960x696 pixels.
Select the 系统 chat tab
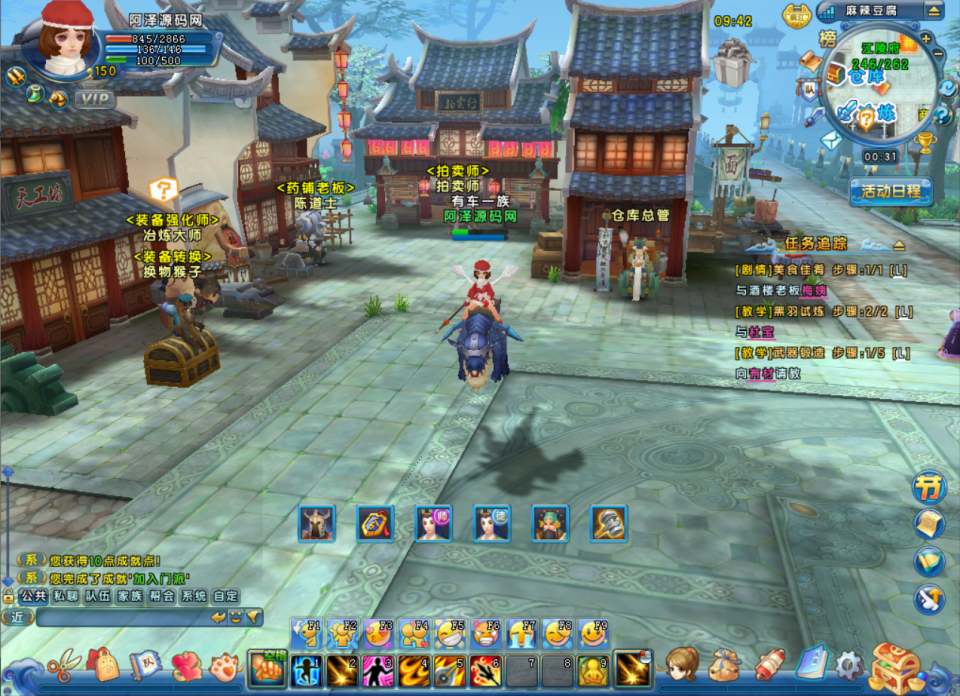(x=194, y=596)
